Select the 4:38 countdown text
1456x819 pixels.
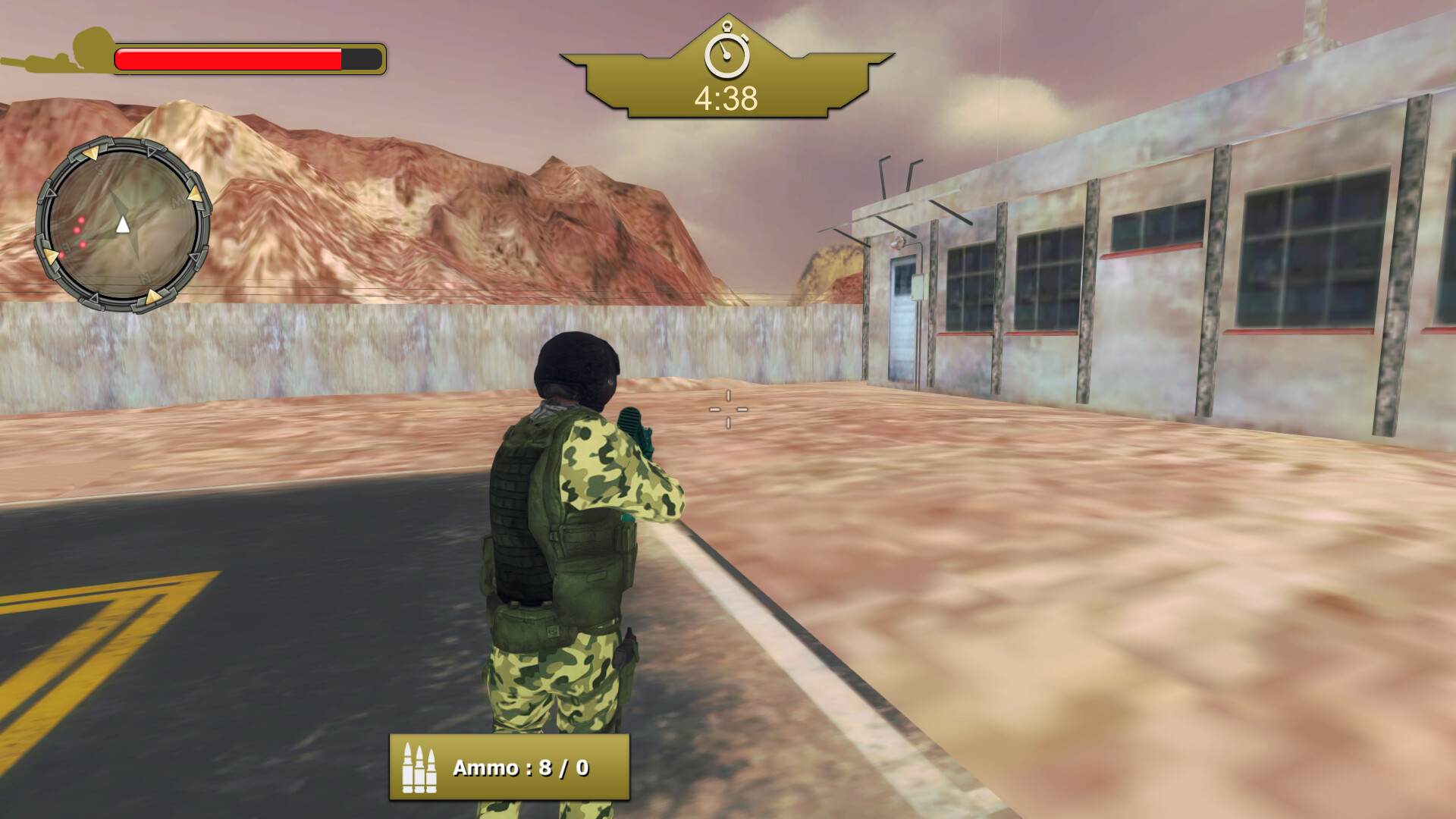[x=726, y=96]
